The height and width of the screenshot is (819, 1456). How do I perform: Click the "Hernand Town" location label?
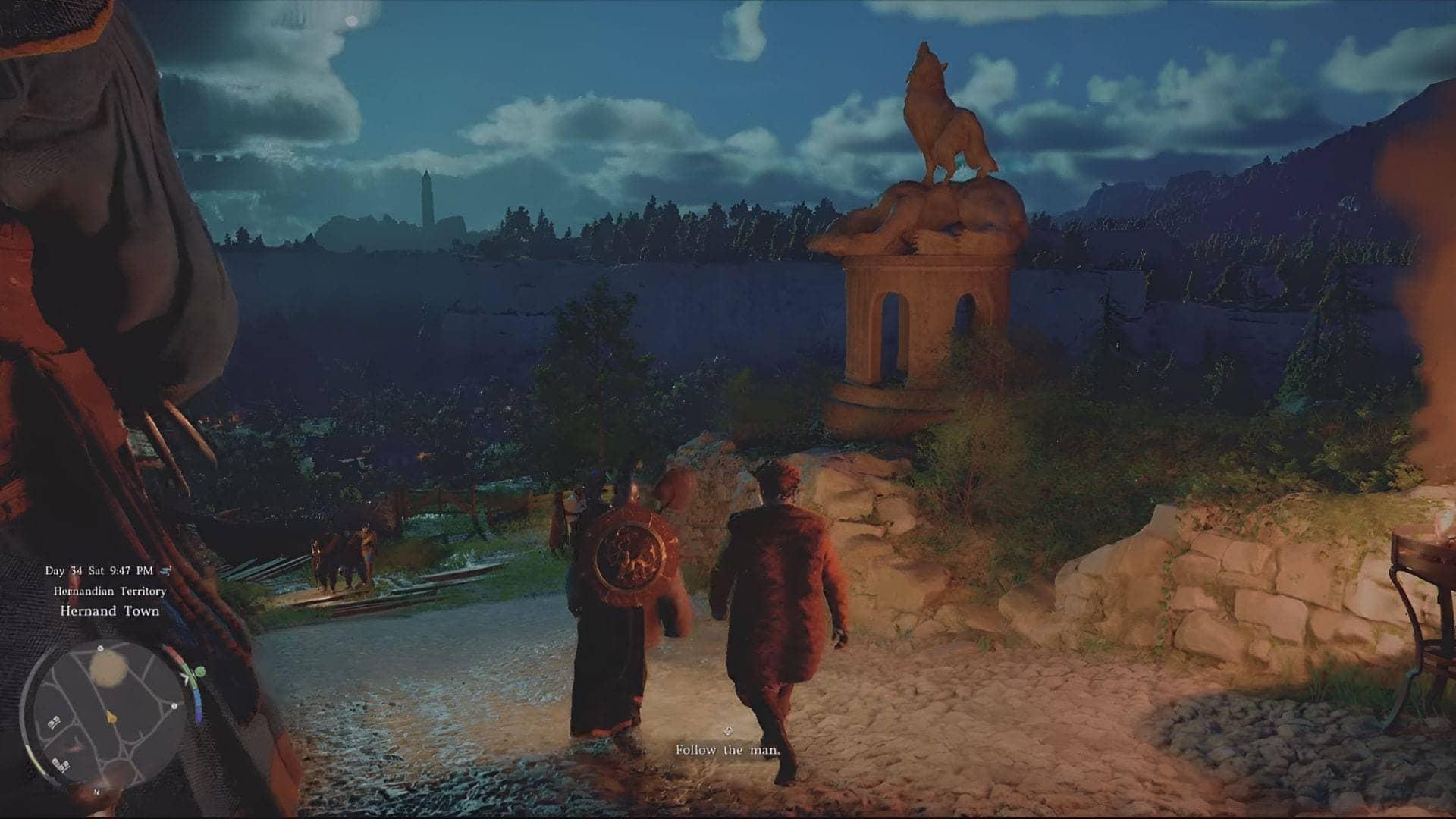tap(110, 610)
